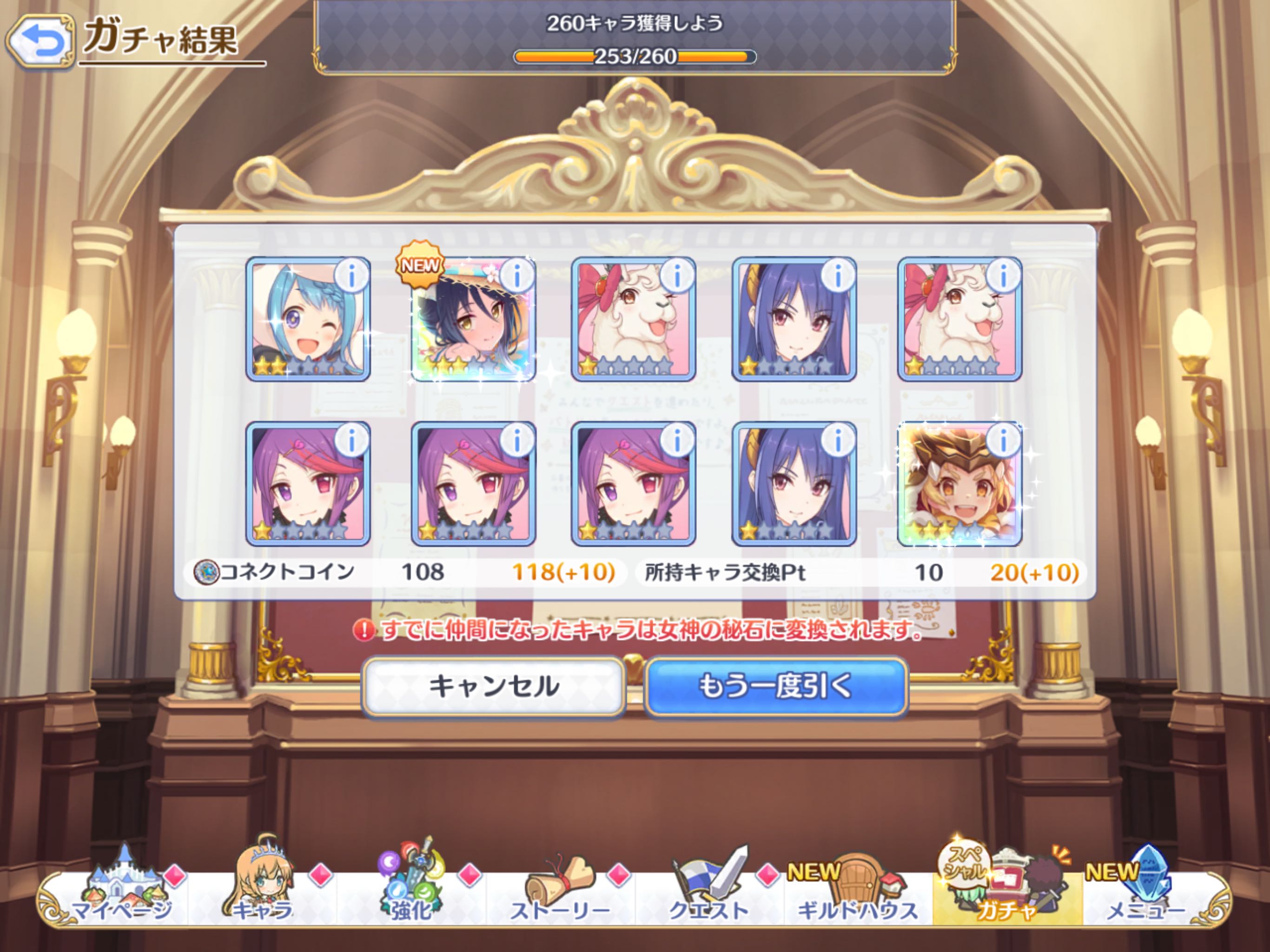Go to the 強化 enhancement menu
Screen dimensions: 1270x952
[411, 890]
